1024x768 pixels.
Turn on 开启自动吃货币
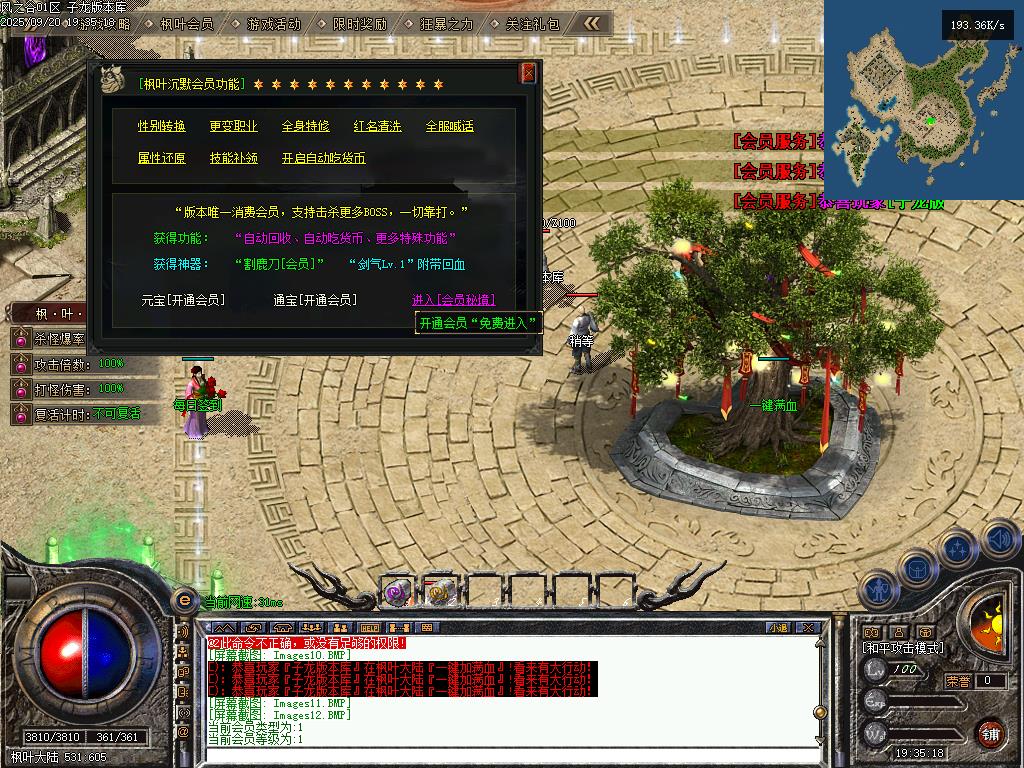coord(323,158)
